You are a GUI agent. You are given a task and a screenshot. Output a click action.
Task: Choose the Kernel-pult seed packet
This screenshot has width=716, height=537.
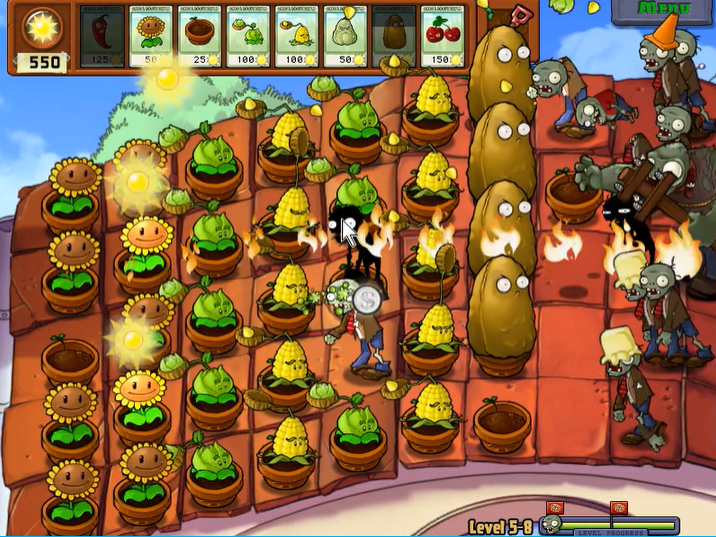[298, 37]
